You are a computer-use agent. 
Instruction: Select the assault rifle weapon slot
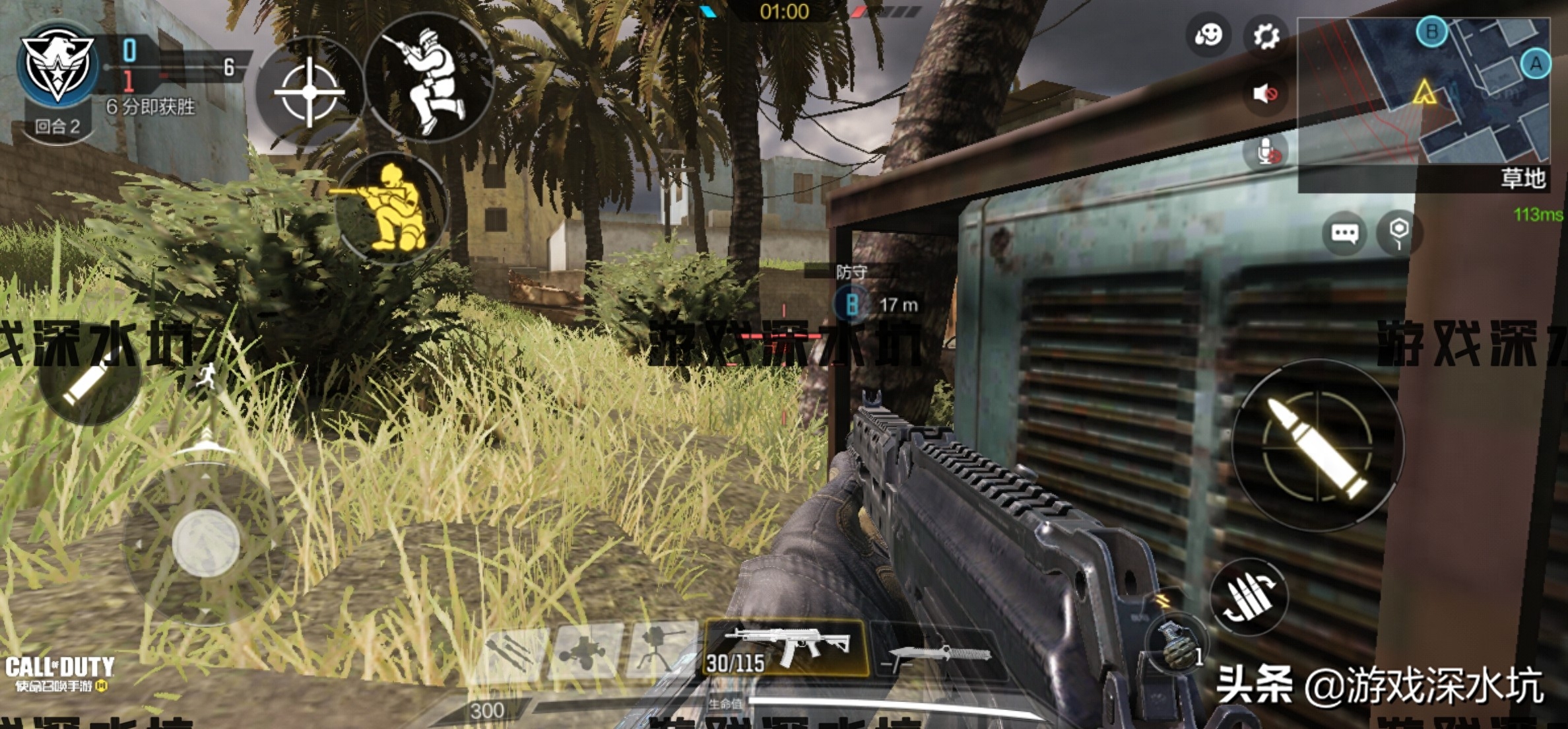point(787,648)
